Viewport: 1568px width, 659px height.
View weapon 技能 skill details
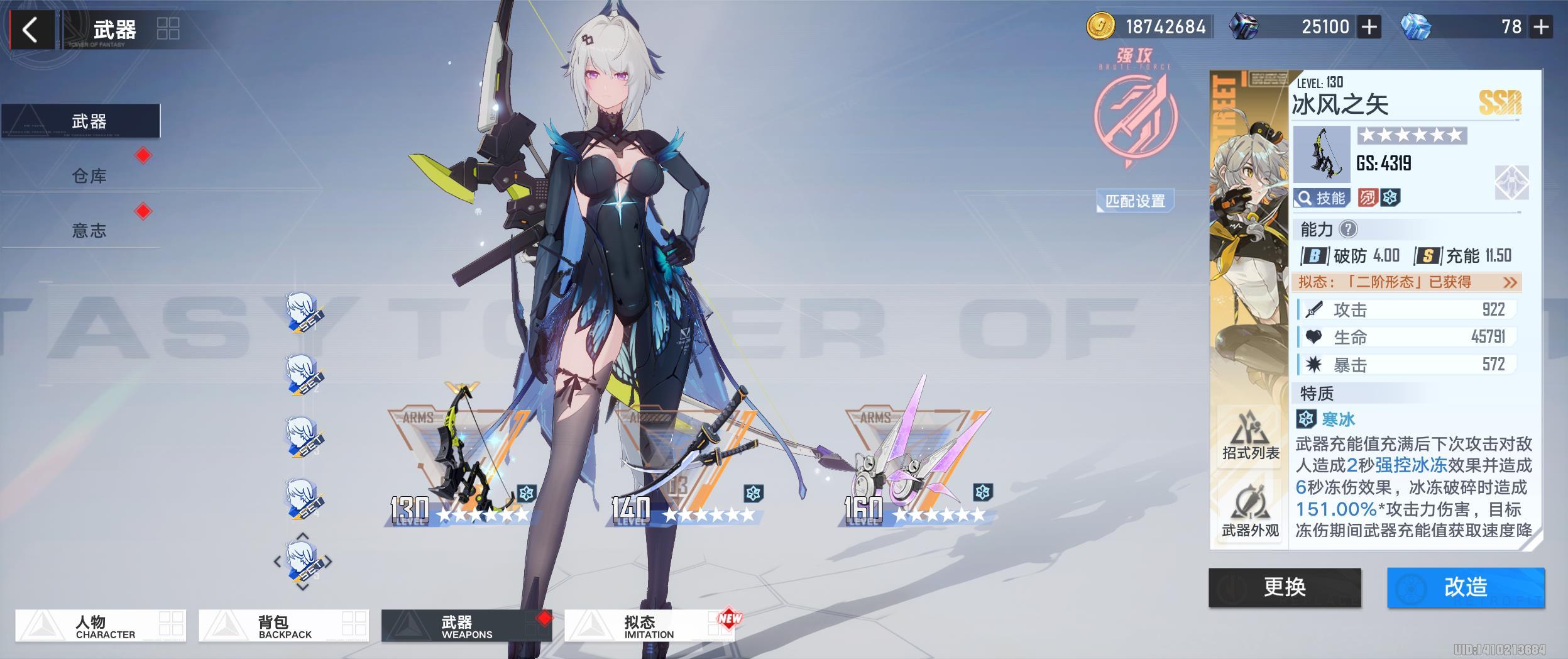1322,198
